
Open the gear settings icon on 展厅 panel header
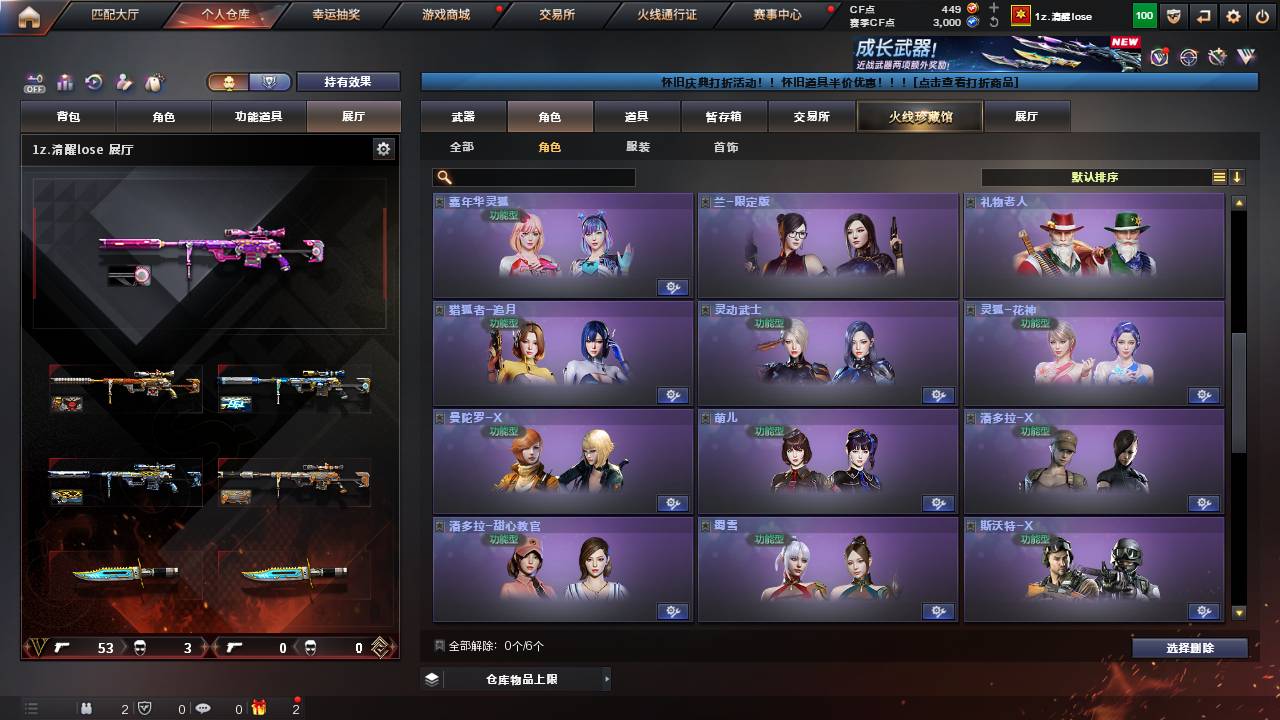383,148
